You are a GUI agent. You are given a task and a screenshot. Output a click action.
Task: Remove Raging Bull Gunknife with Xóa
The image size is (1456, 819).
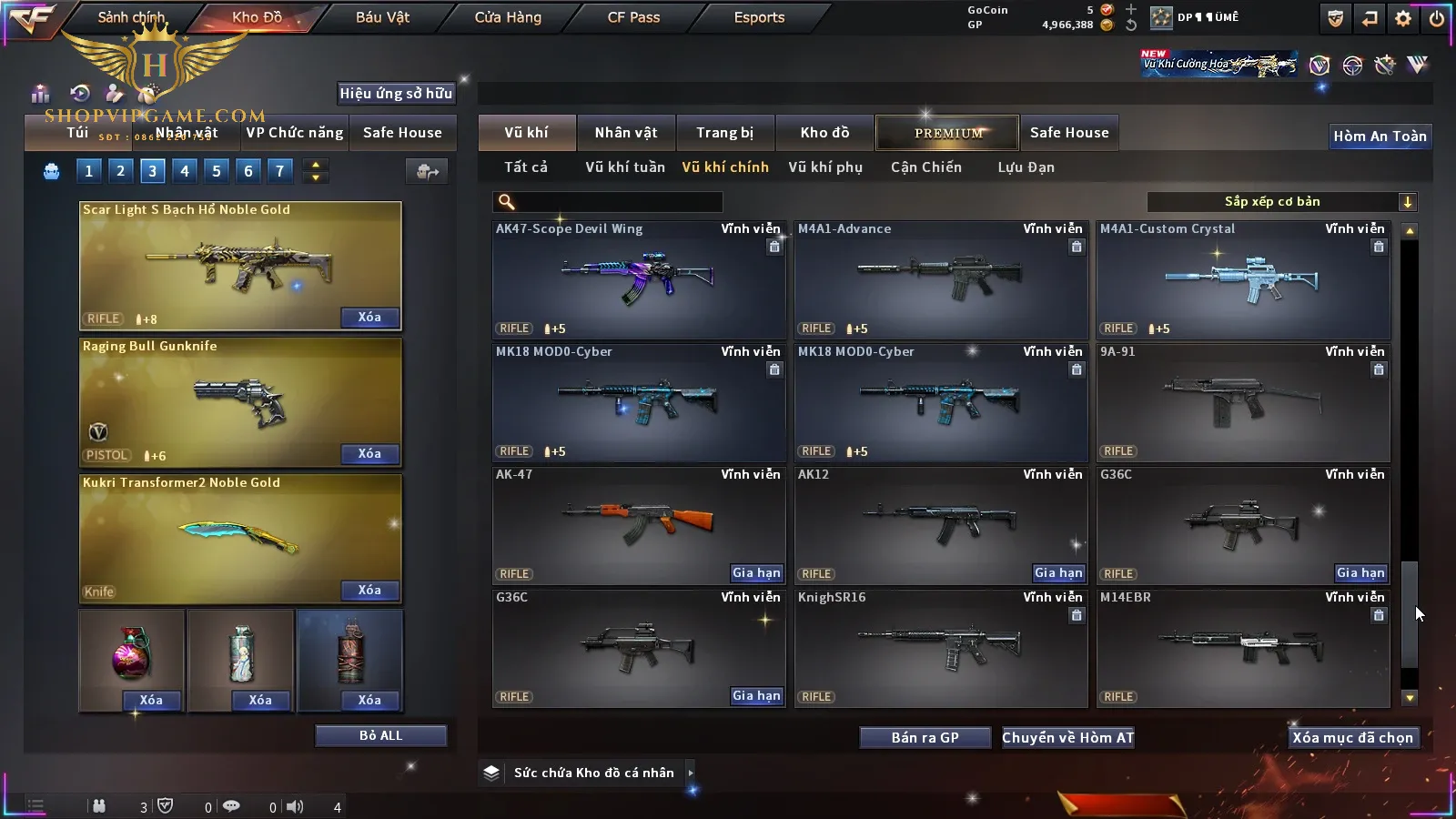(x=369, y=454)
